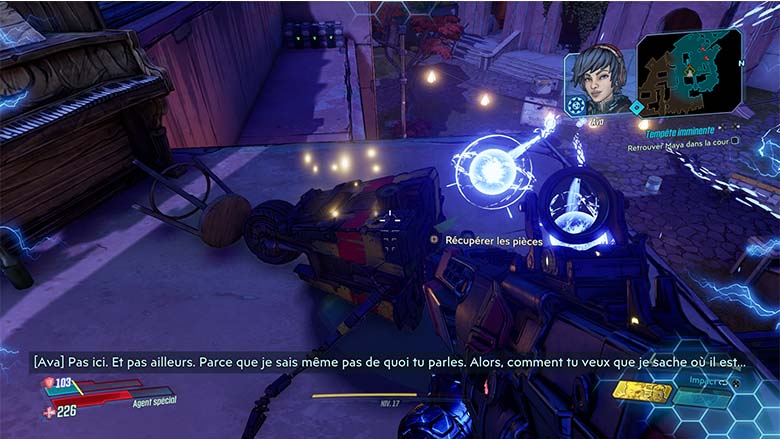Click the gear icon on Ava's portrait
This screenshot has width=780, height=439.
[577, 103]
